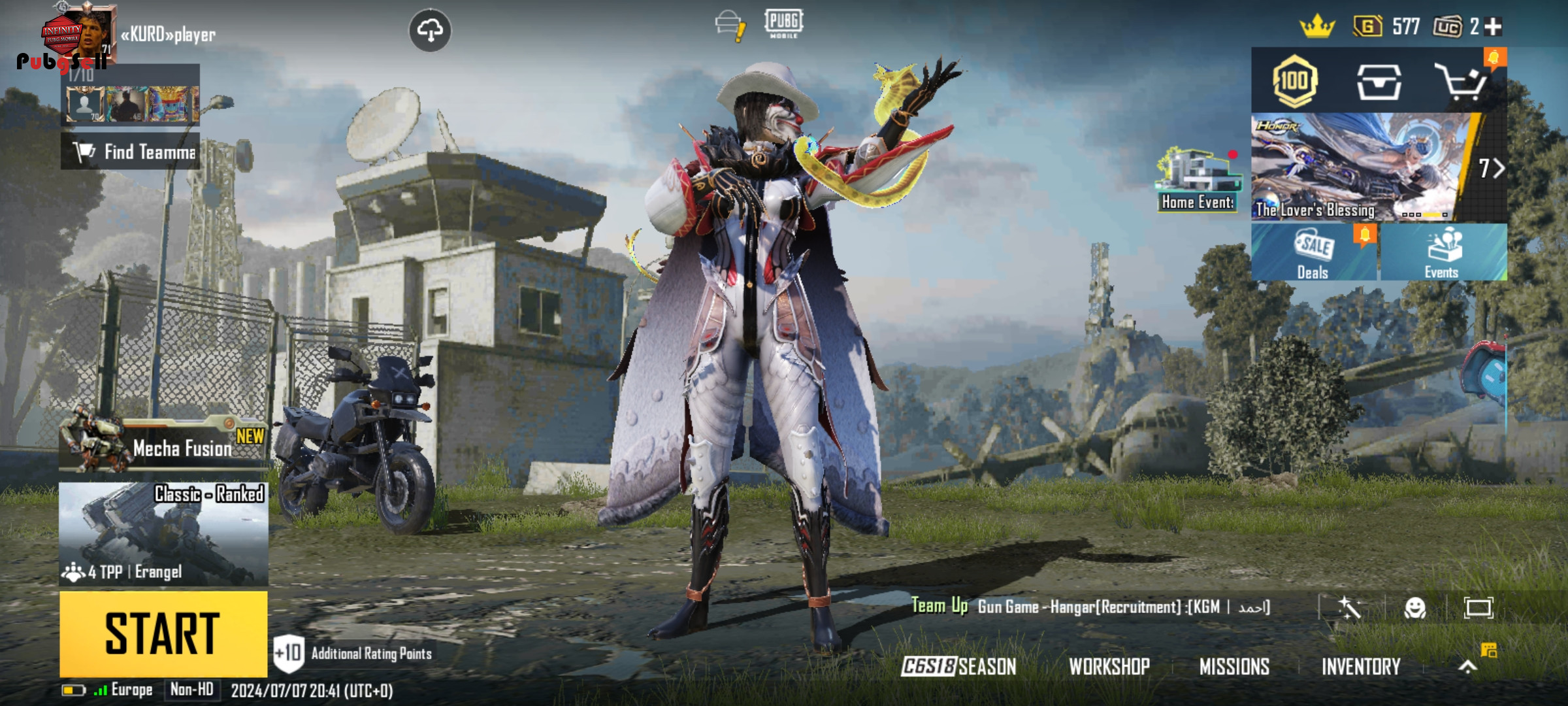This screenshot has width=1568, height=706.
Task: Open the emote smiley icon
Action: click(x=1414, y=608)
